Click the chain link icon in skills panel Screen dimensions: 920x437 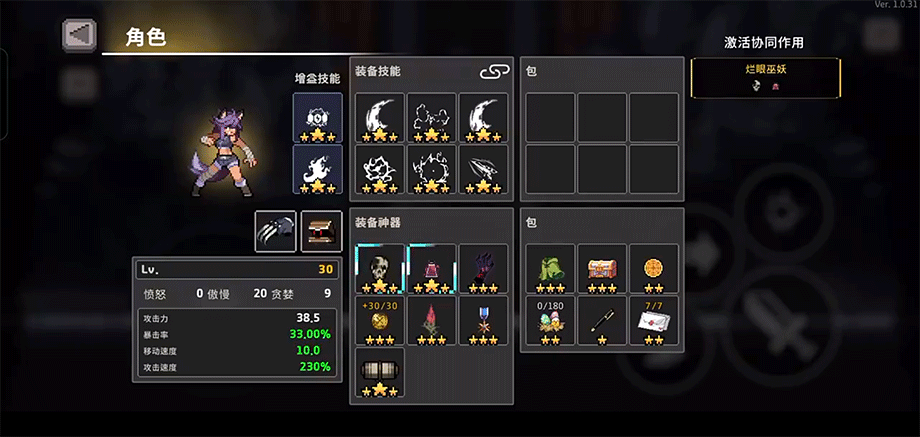pos(494,72)
